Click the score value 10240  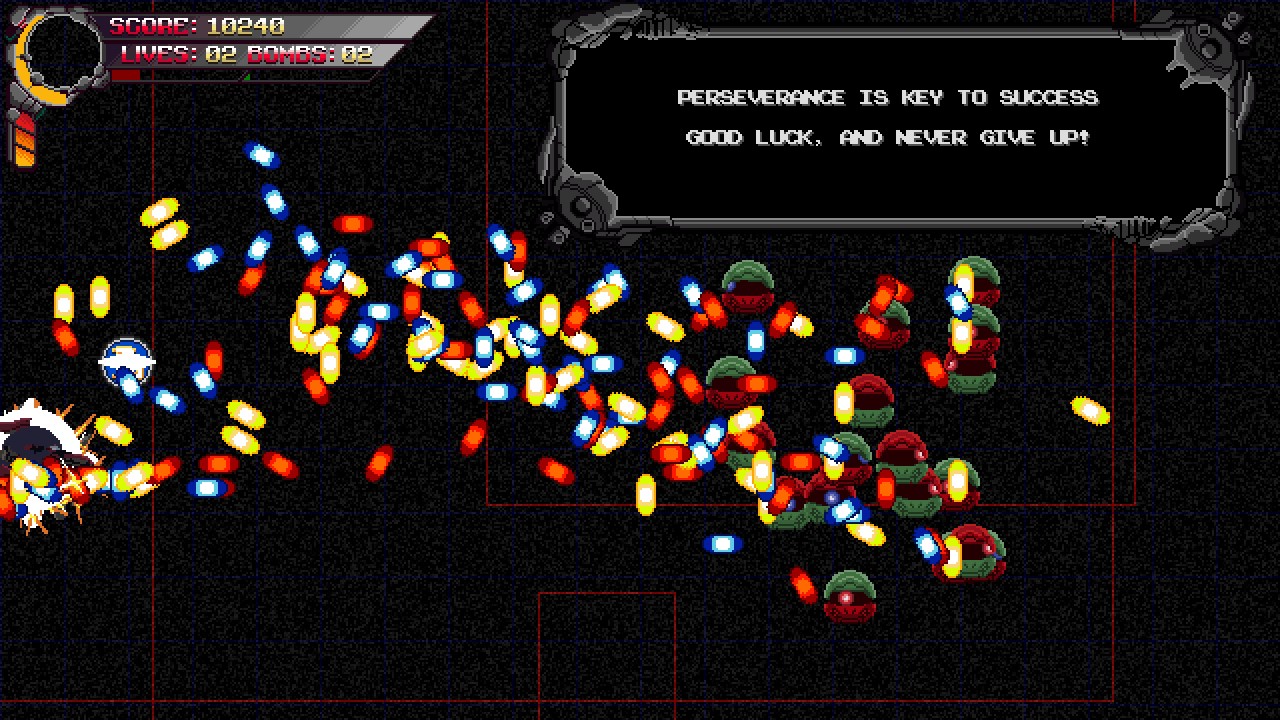coord(246,25)
